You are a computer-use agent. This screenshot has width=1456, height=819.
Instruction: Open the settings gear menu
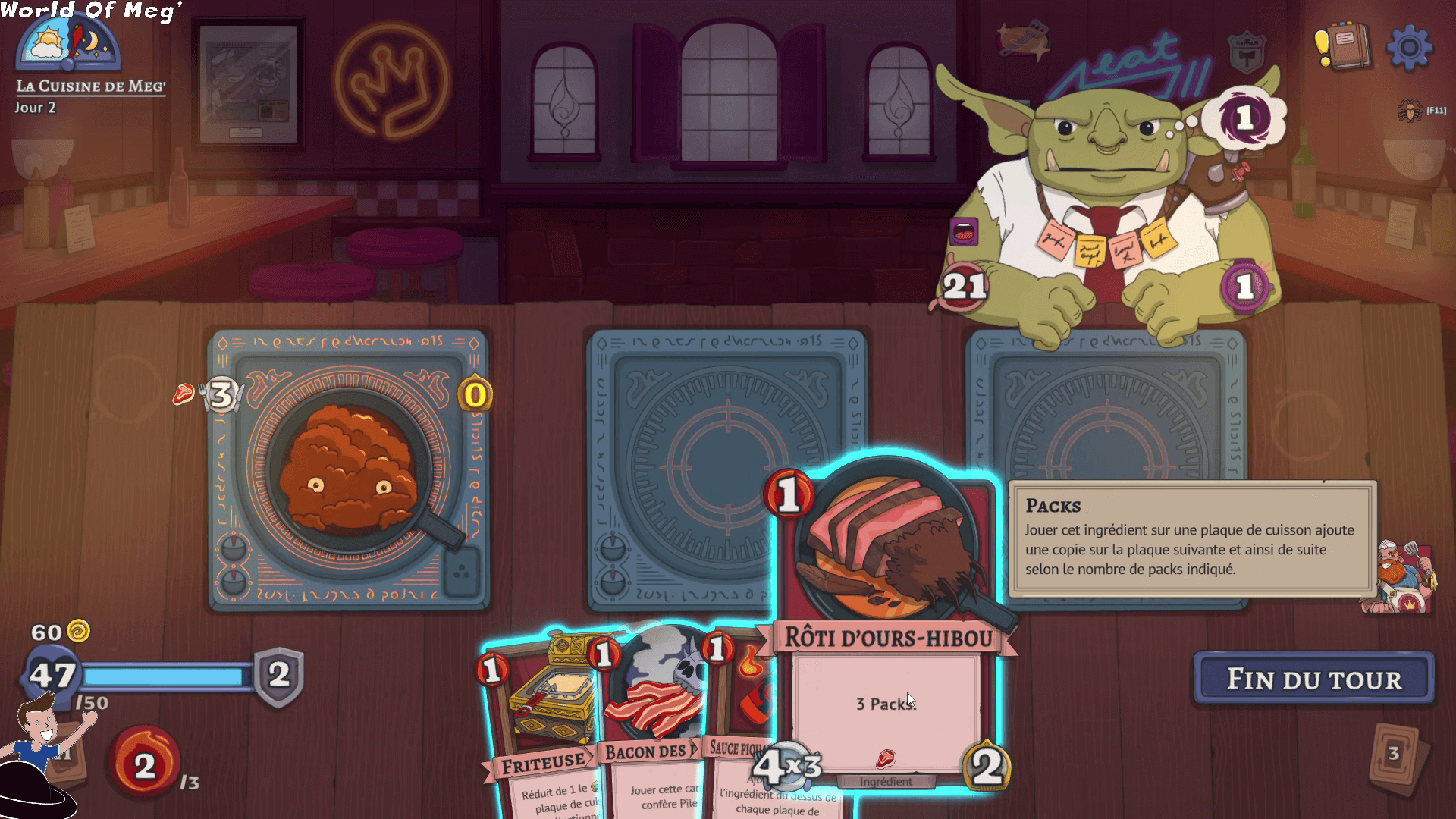[1408, 48]
